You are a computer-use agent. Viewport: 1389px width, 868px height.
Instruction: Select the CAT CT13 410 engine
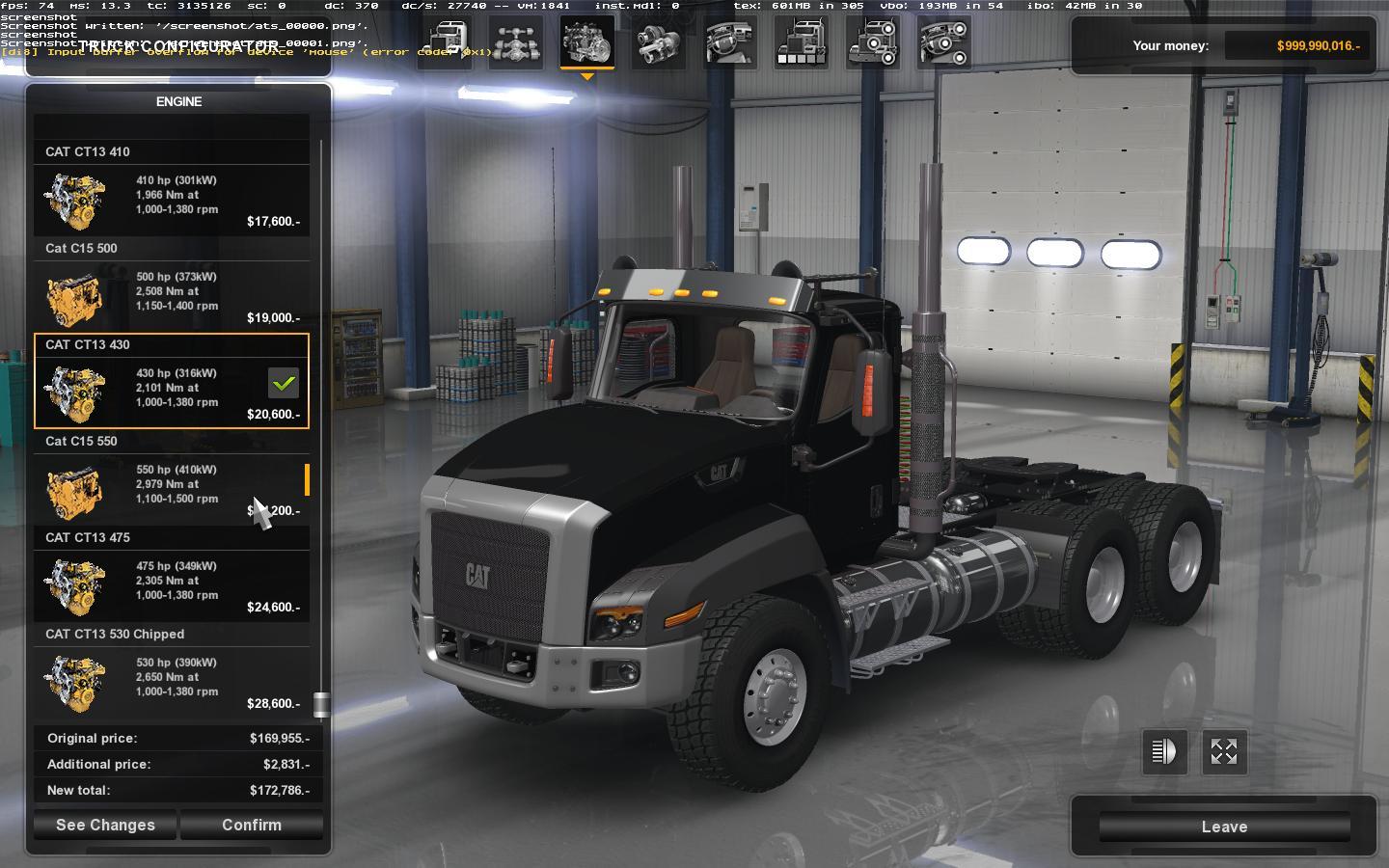coord(172,200)
